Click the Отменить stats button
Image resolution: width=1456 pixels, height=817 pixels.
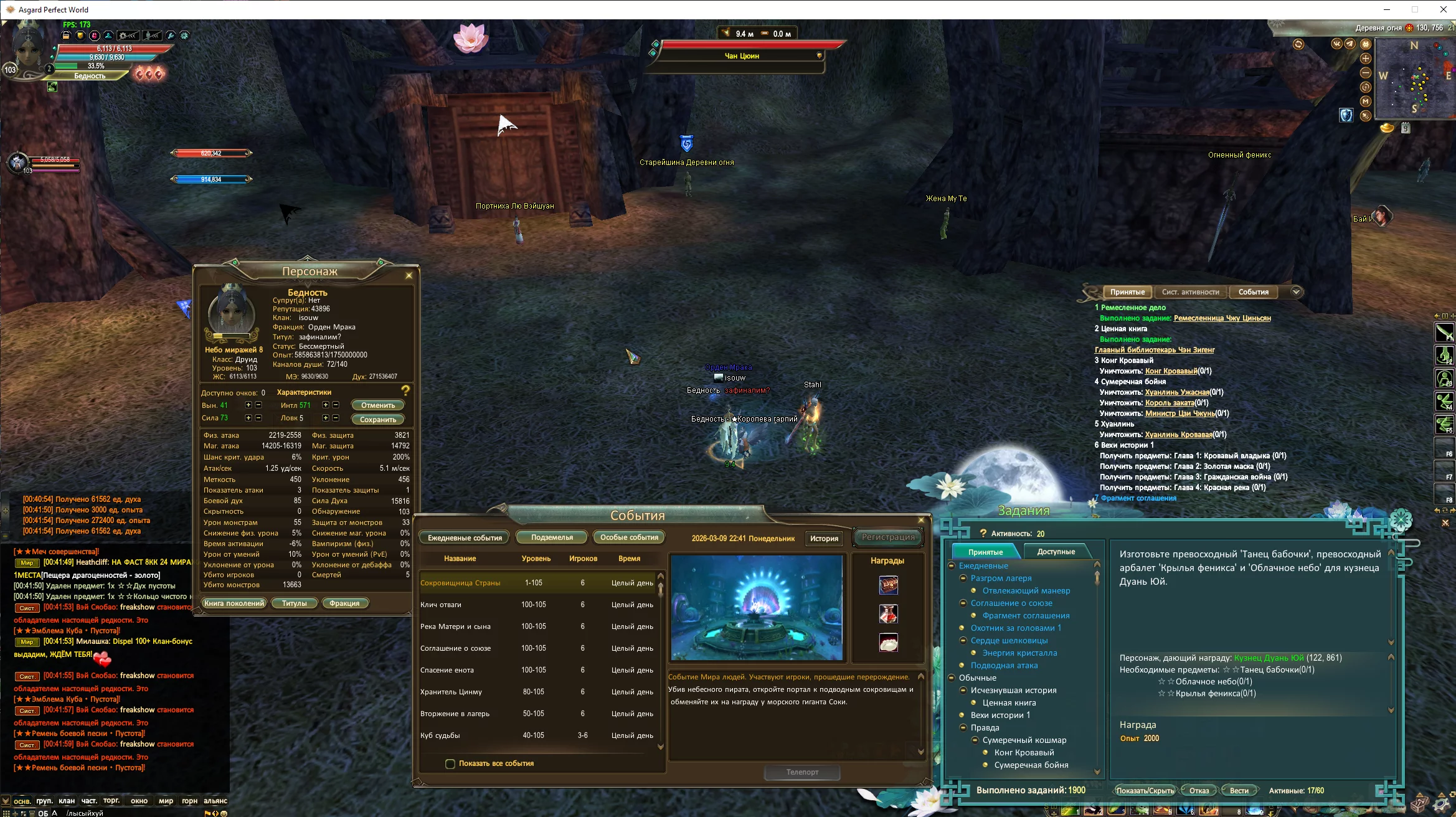(x=377, y=405)
